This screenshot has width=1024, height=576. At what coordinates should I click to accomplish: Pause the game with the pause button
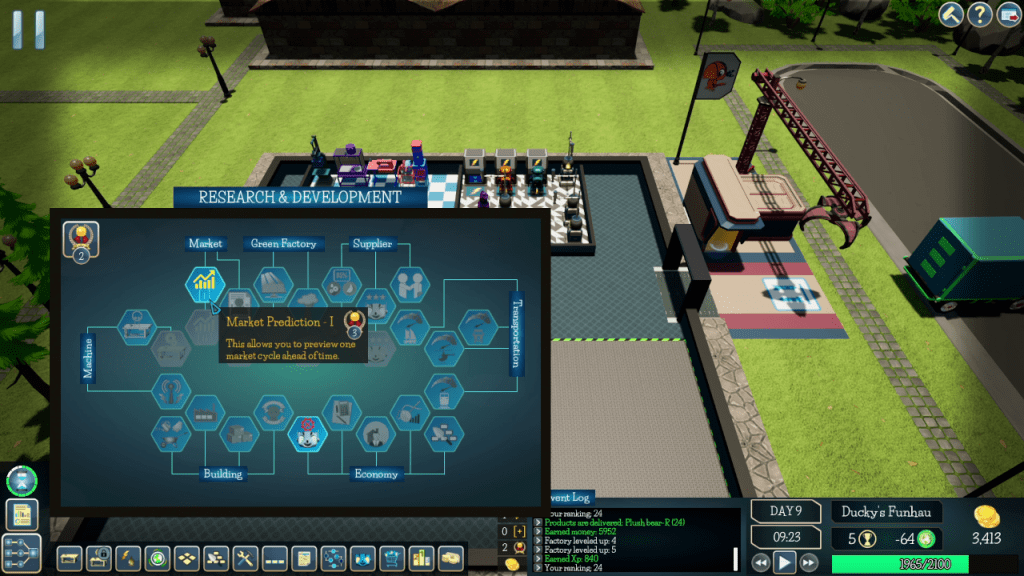[28, 29]
